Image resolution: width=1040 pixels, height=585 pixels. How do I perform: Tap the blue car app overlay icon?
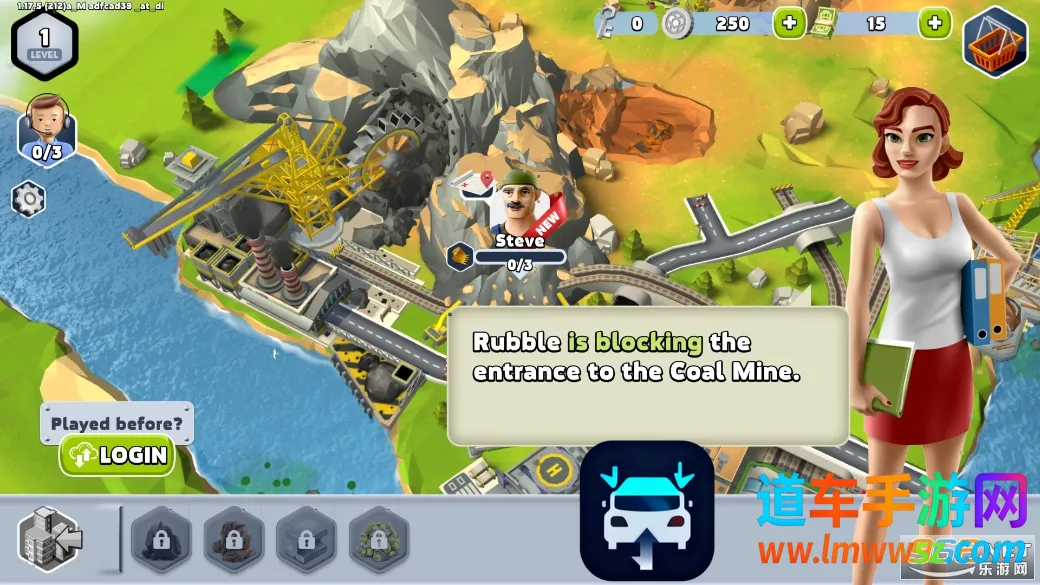646,510
